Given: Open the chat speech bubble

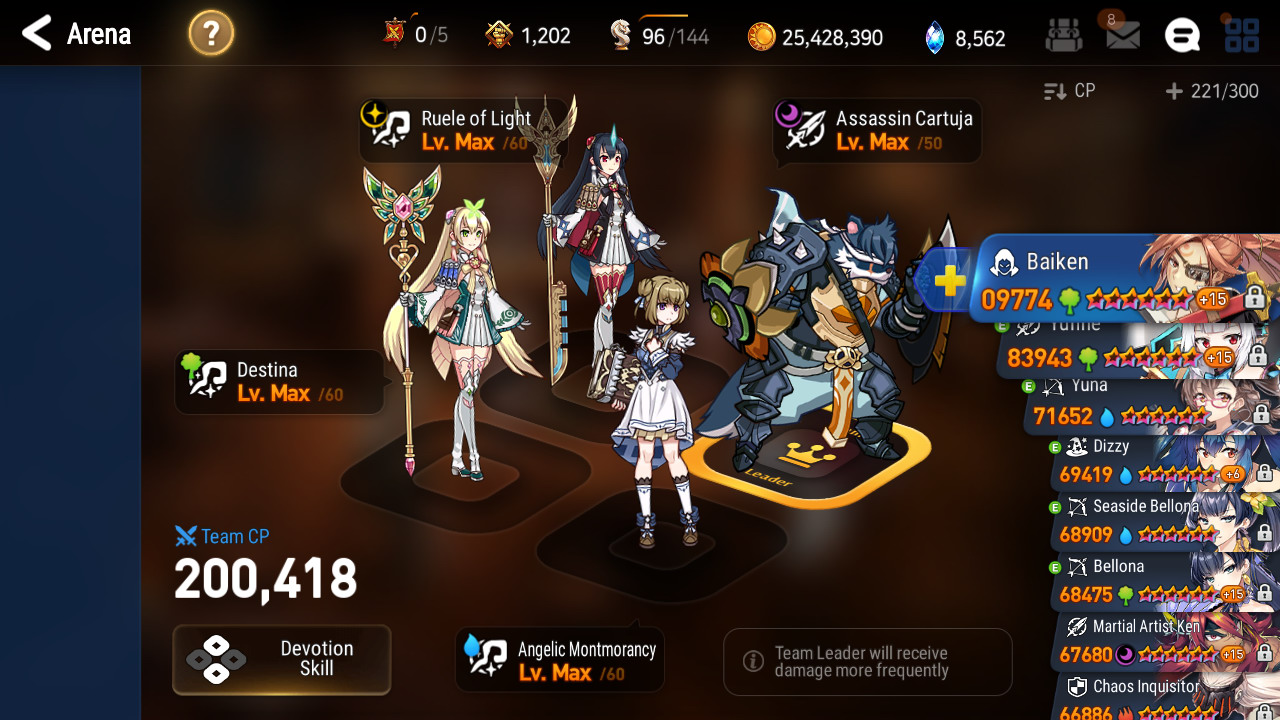Looking at the screenshot, I should click(x=1182, y=36).
